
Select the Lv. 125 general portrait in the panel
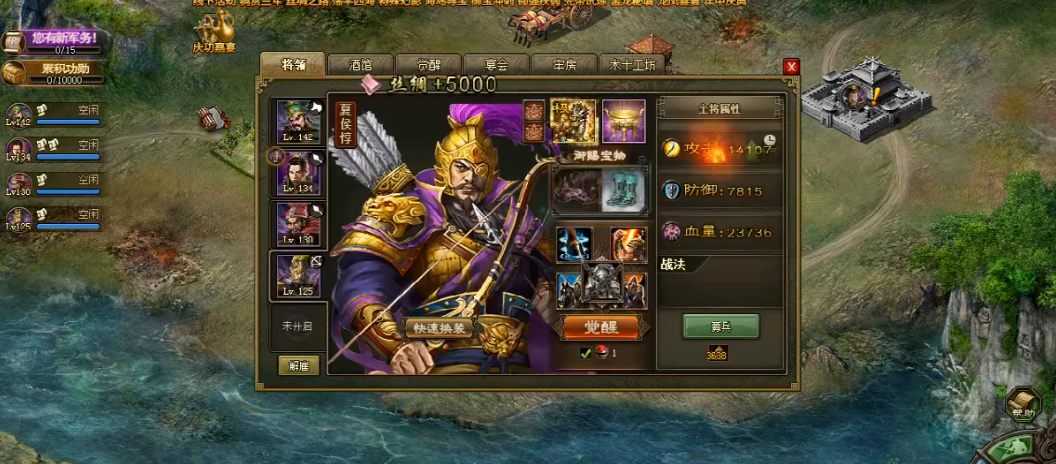click(x=298, y=276)
